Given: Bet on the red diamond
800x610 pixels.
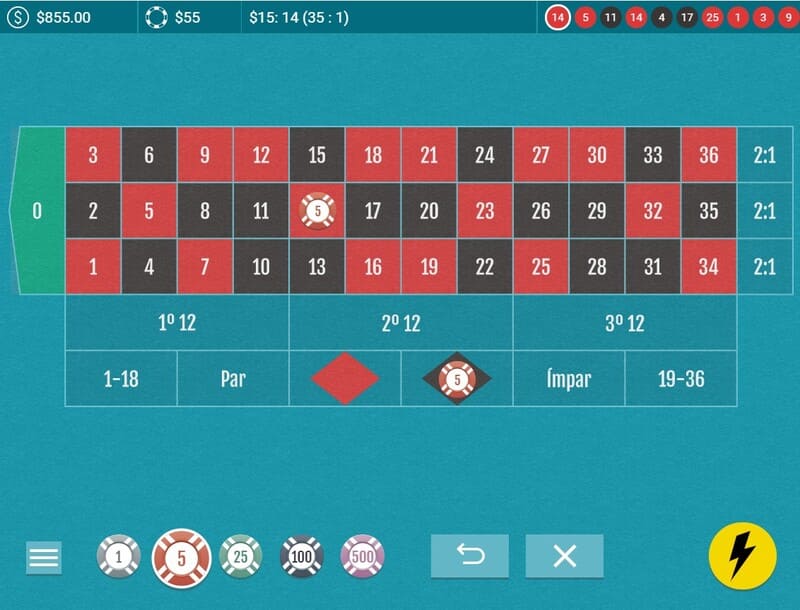Looking at the screenshot, I should coord(345,379).
